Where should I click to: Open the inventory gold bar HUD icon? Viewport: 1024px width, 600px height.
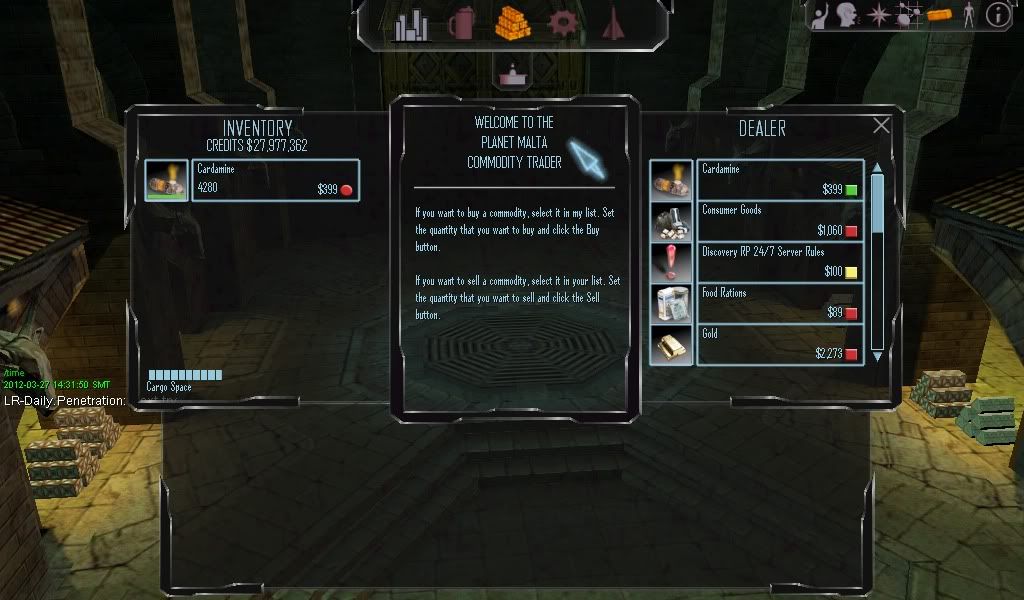point(938,14)
